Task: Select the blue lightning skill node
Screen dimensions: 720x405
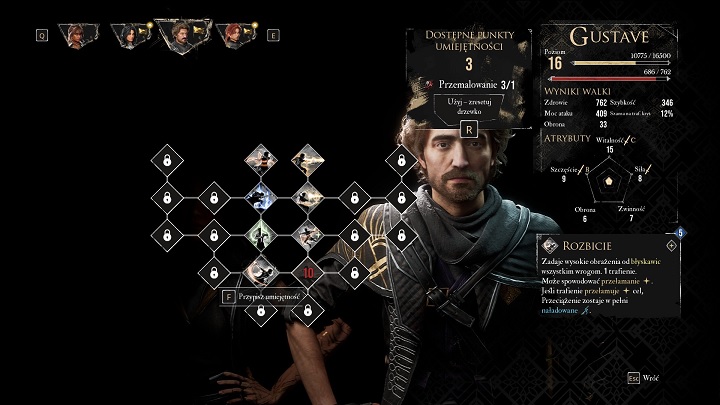Action: pyautogui.click(x=260, y=194)
